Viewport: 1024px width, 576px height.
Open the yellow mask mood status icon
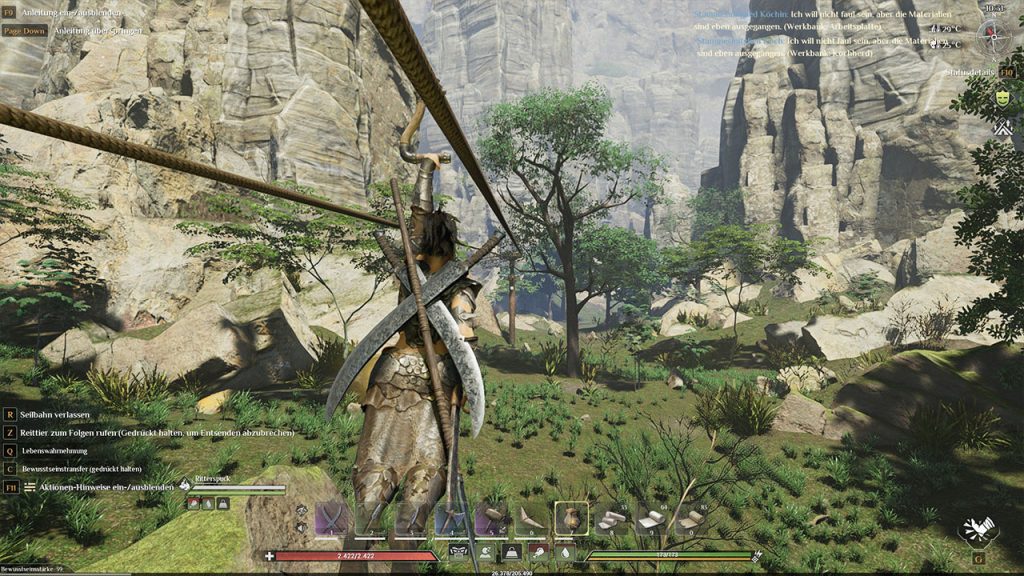click(1002, 98)
